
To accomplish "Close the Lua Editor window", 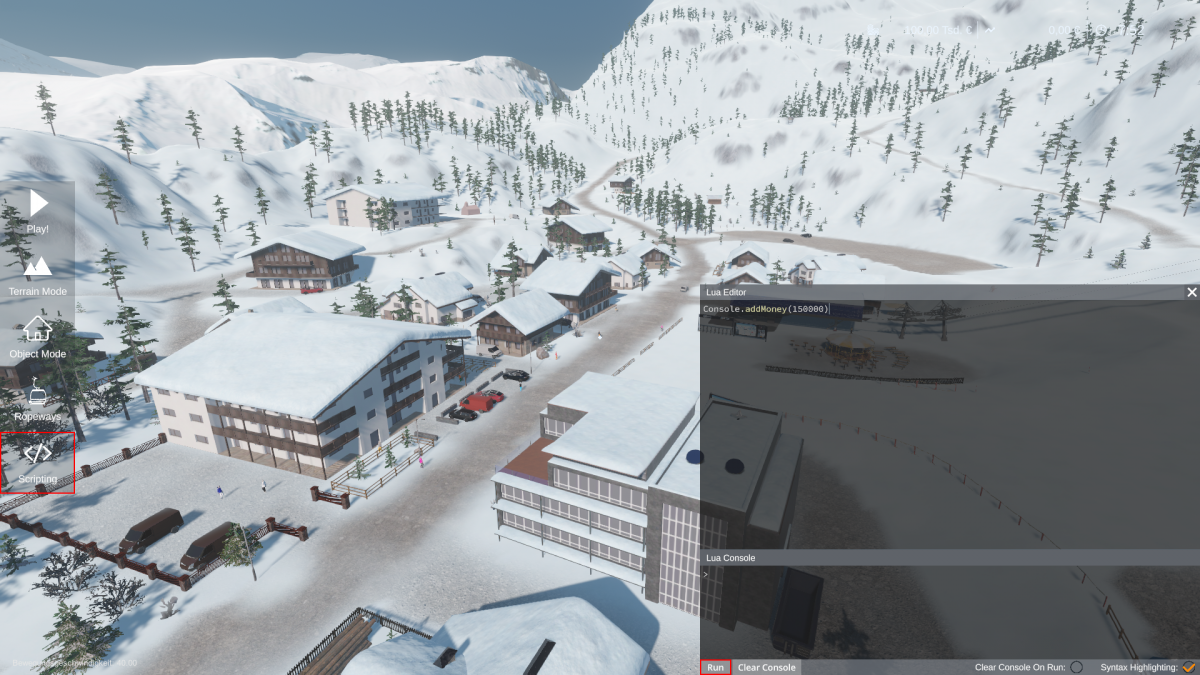I will pos(1191,292).
